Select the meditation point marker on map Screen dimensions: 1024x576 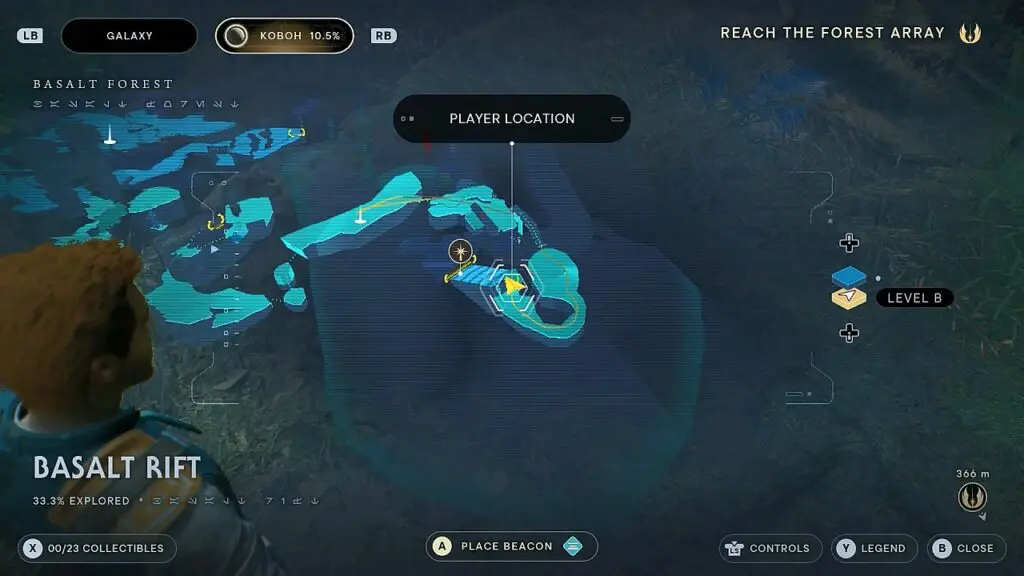coord(460,250)
